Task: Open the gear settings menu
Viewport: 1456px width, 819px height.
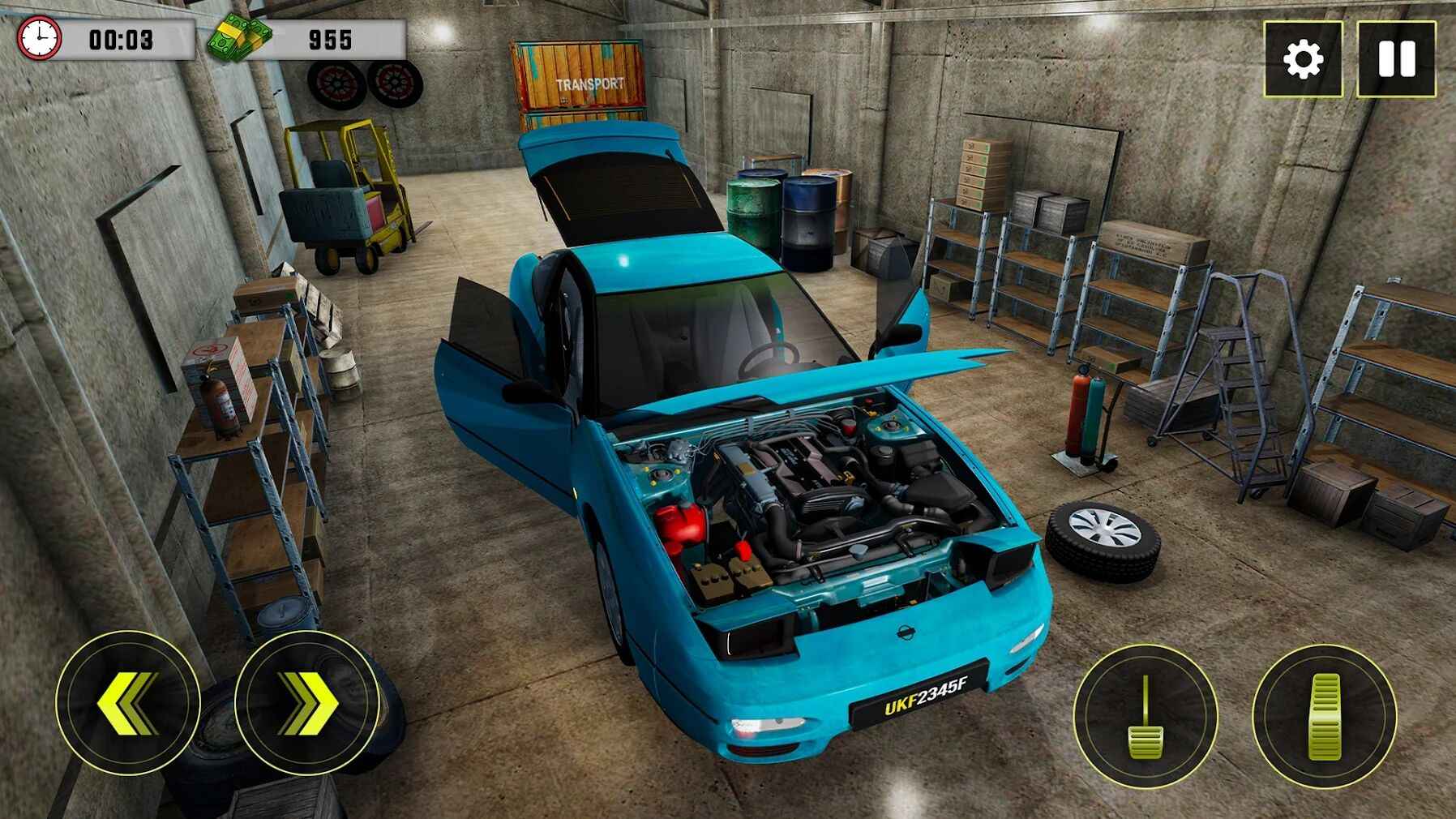Action: 1303,59
